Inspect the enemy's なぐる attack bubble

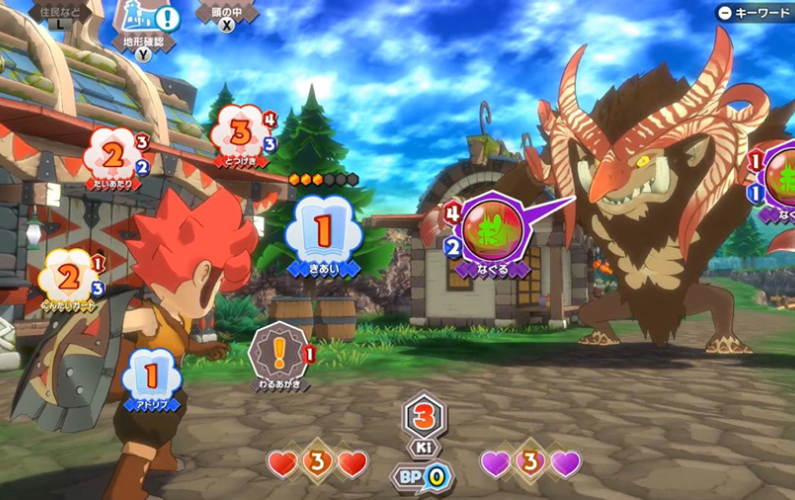point(491,231)
